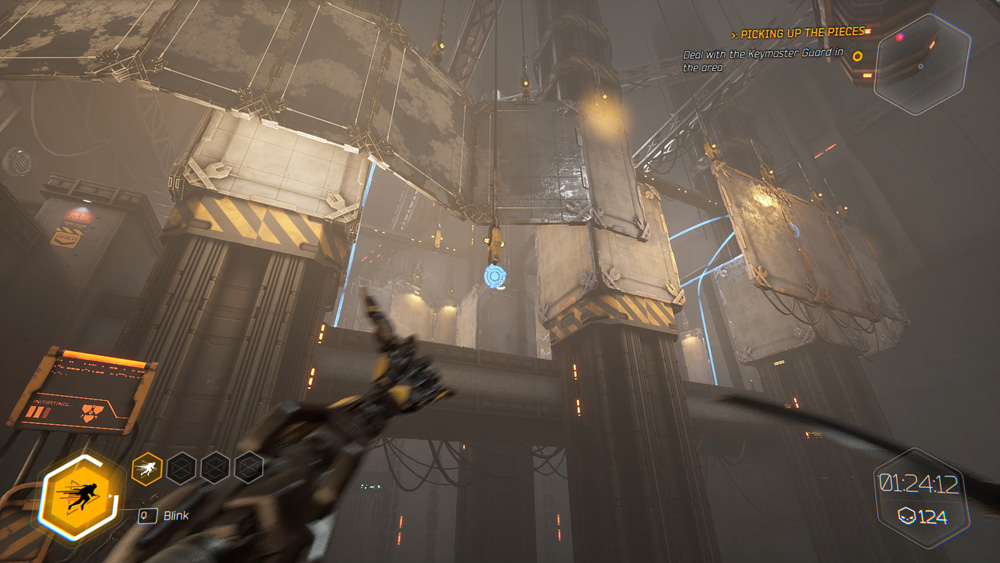The image size is (1000, 563).
Task: Open the Picking Up the Pieces objective
Action: pyautogui.click(x=796, y=34)
